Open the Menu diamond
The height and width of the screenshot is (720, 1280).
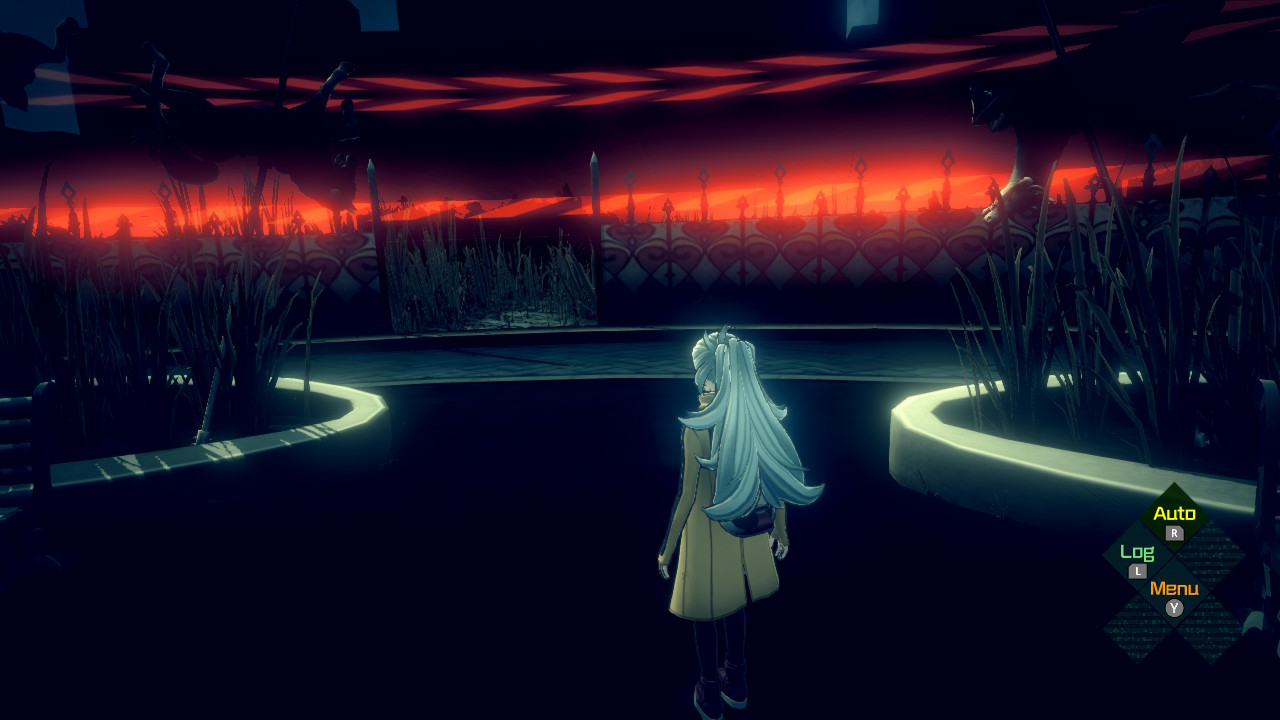[x=1174, y=594]
